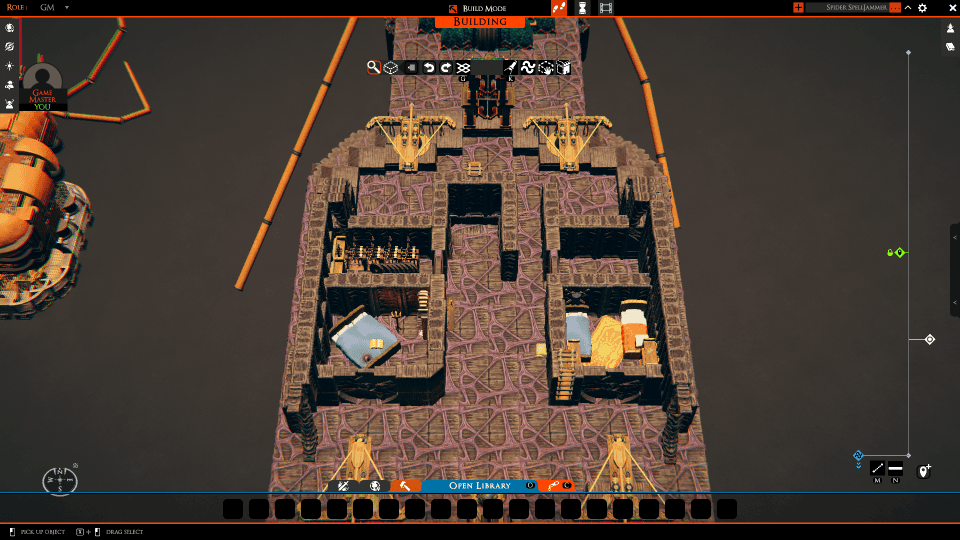The image size is (960, 540).
Task: Click the globe icon in left sidebar
Action: (9, 28)
